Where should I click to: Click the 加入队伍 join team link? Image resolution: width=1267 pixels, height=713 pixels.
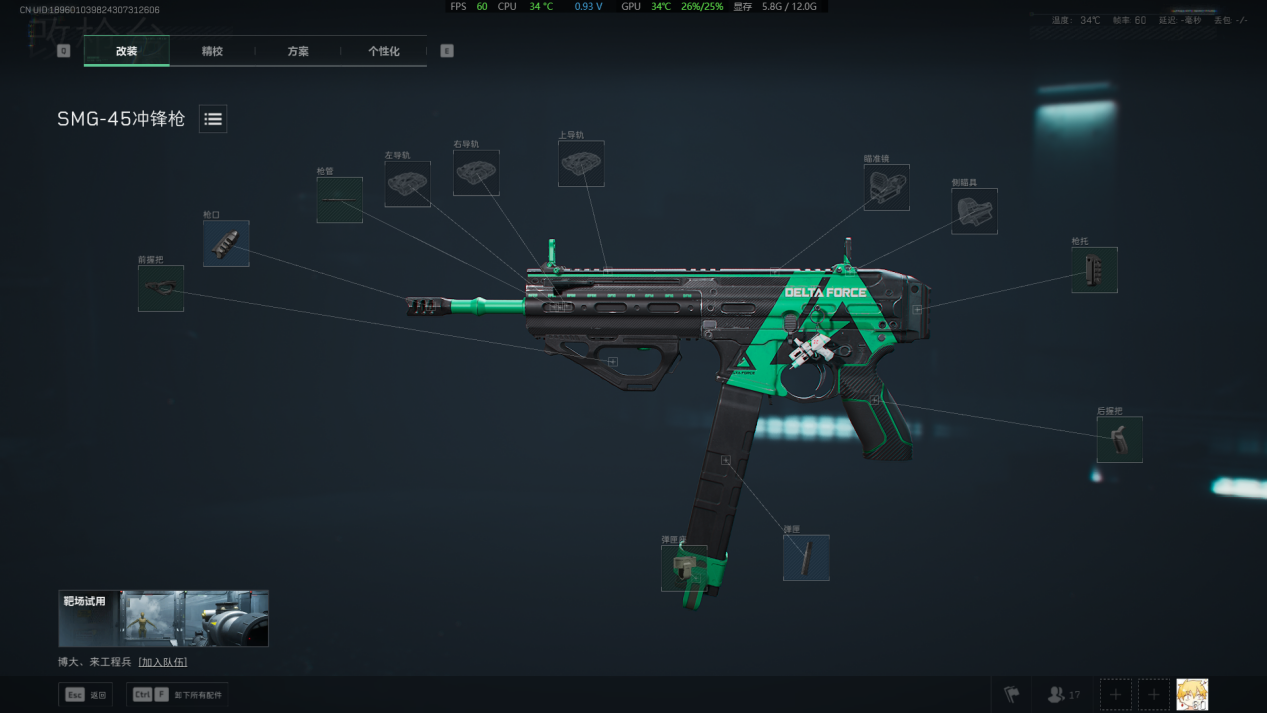pos(163,662)
